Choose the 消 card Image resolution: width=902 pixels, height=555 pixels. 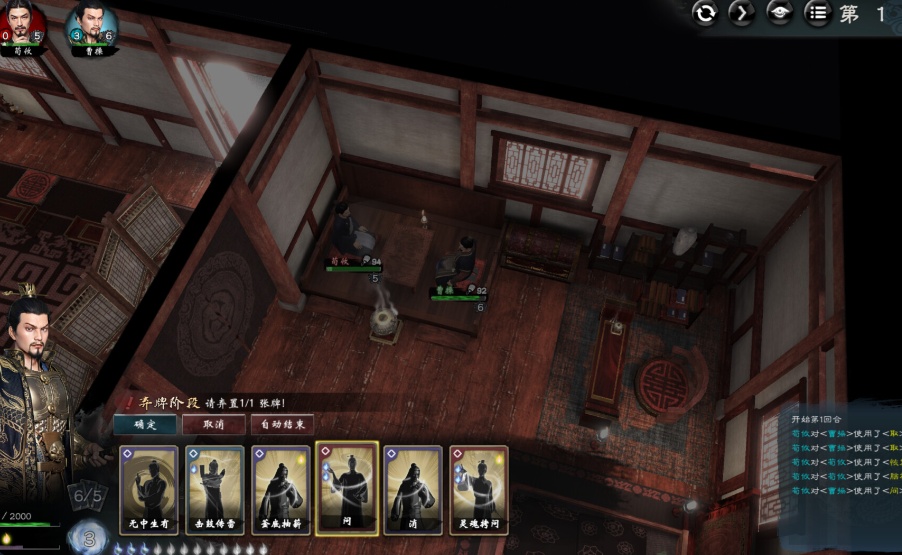pos(413,489)
